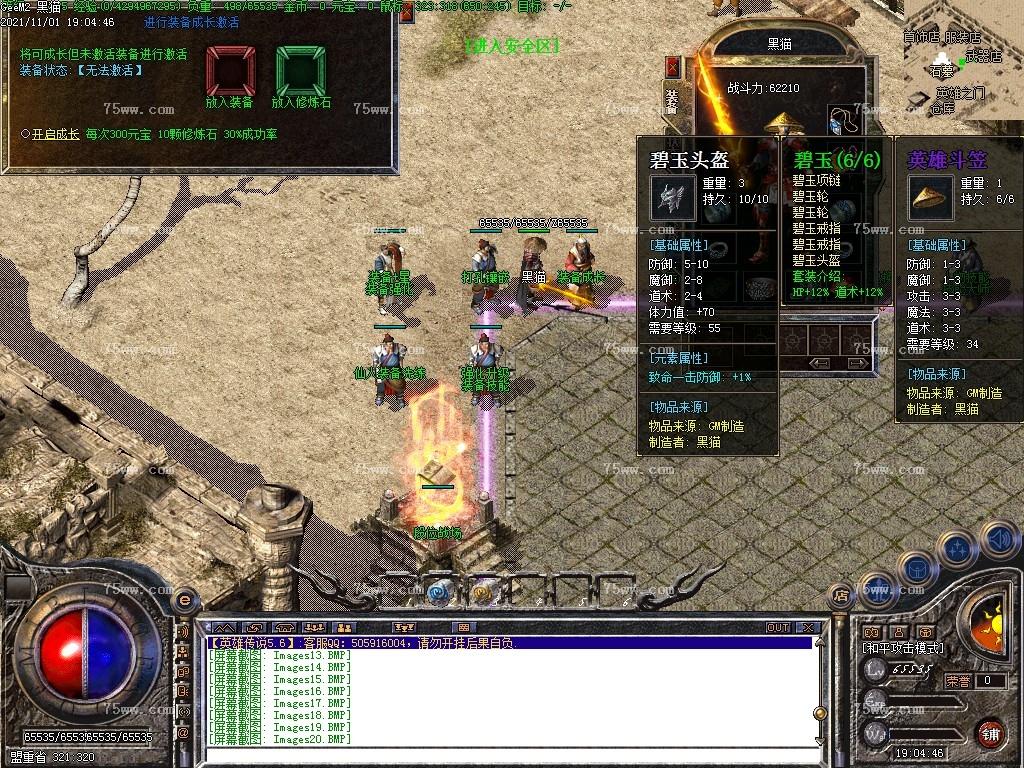The height and width of the screenshot is (768, 1024).
Task: Click the X button beside OUT
Action: click(x=808, y=628)
